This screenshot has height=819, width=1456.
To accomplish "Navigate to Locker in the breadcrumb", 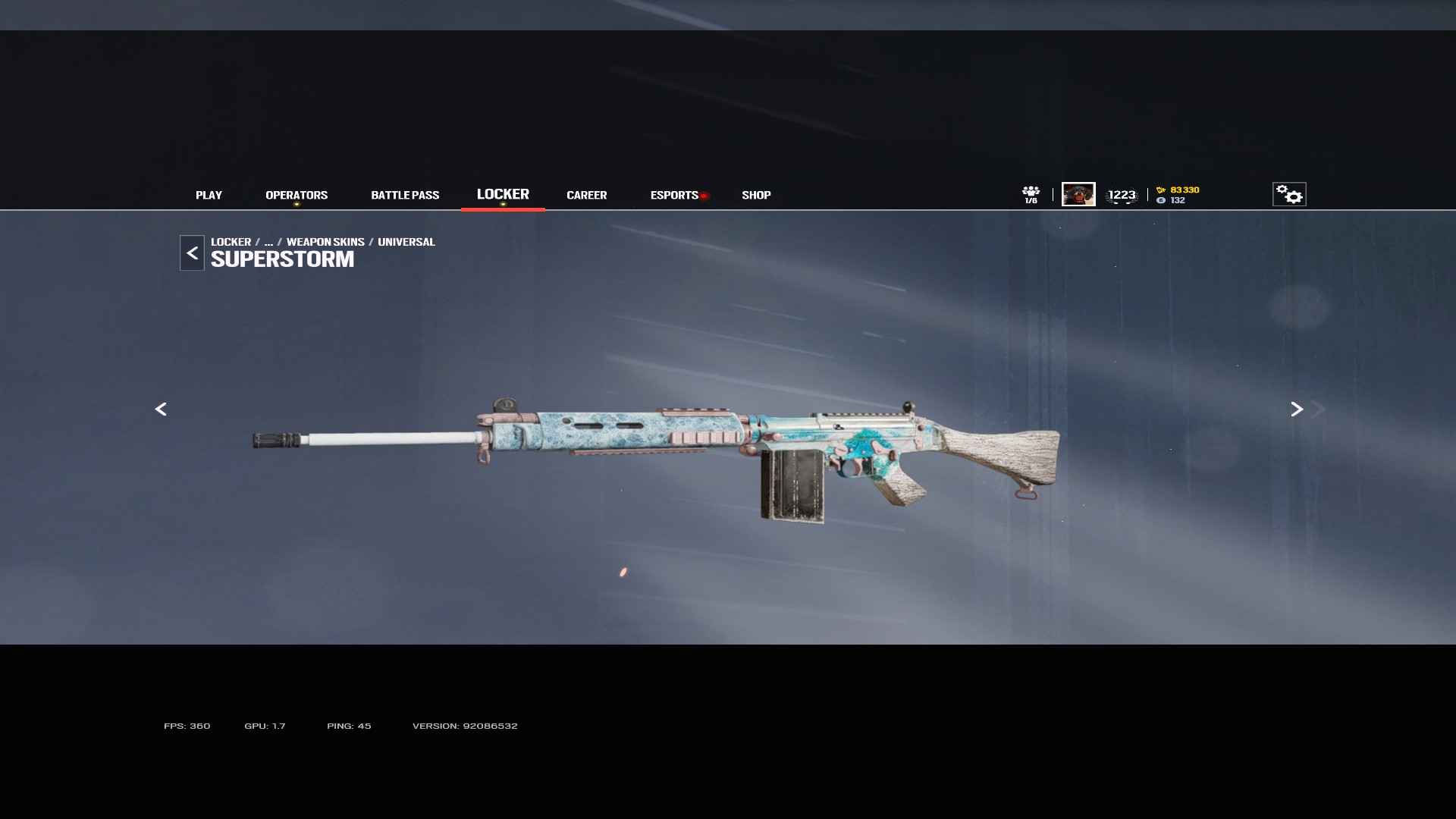I will point(231,242).
